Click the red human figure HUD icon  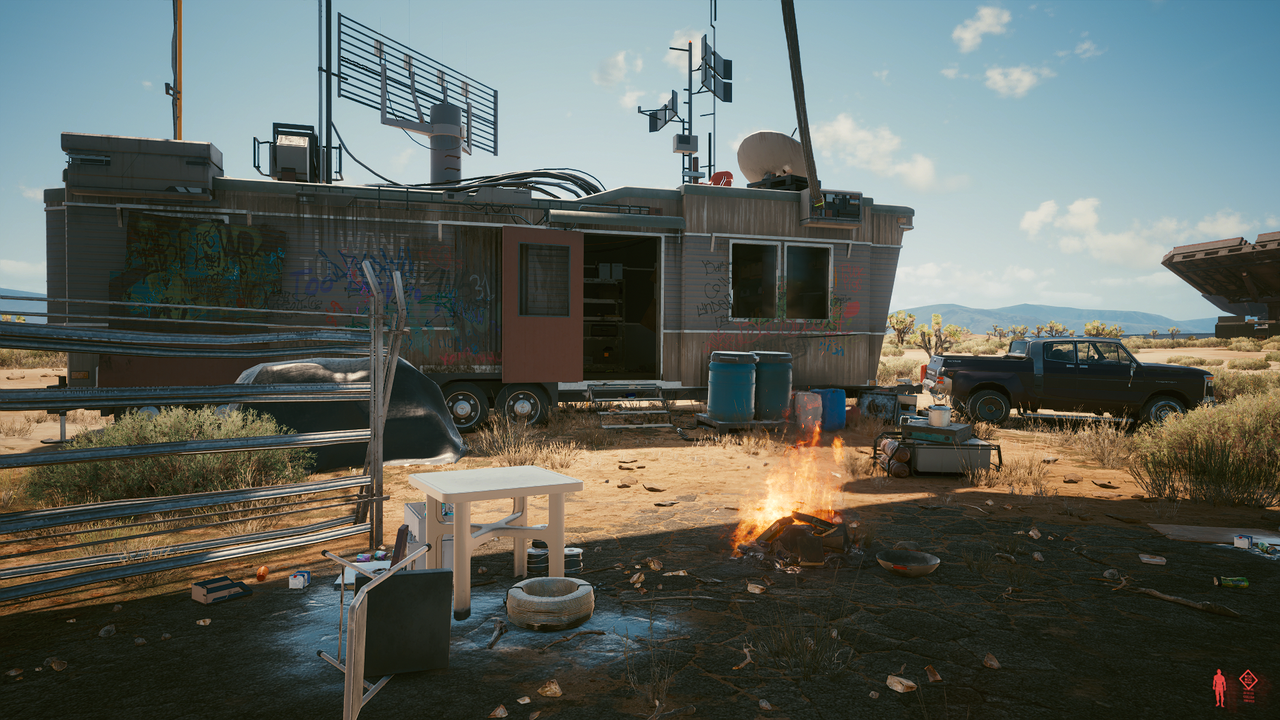click(1219, 687)
